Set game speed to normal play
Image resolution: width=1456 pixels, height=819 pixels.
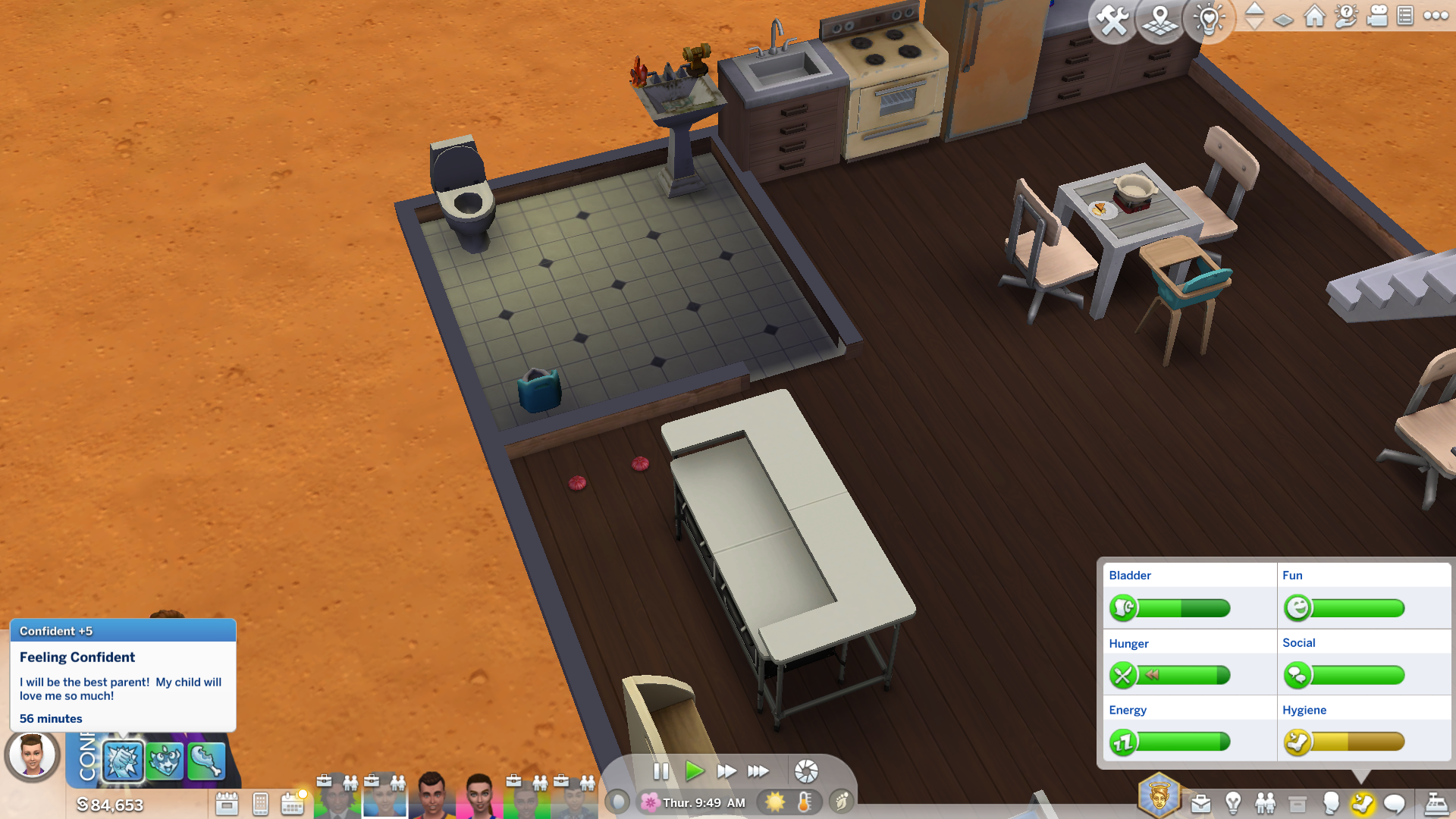click(693, 771)
